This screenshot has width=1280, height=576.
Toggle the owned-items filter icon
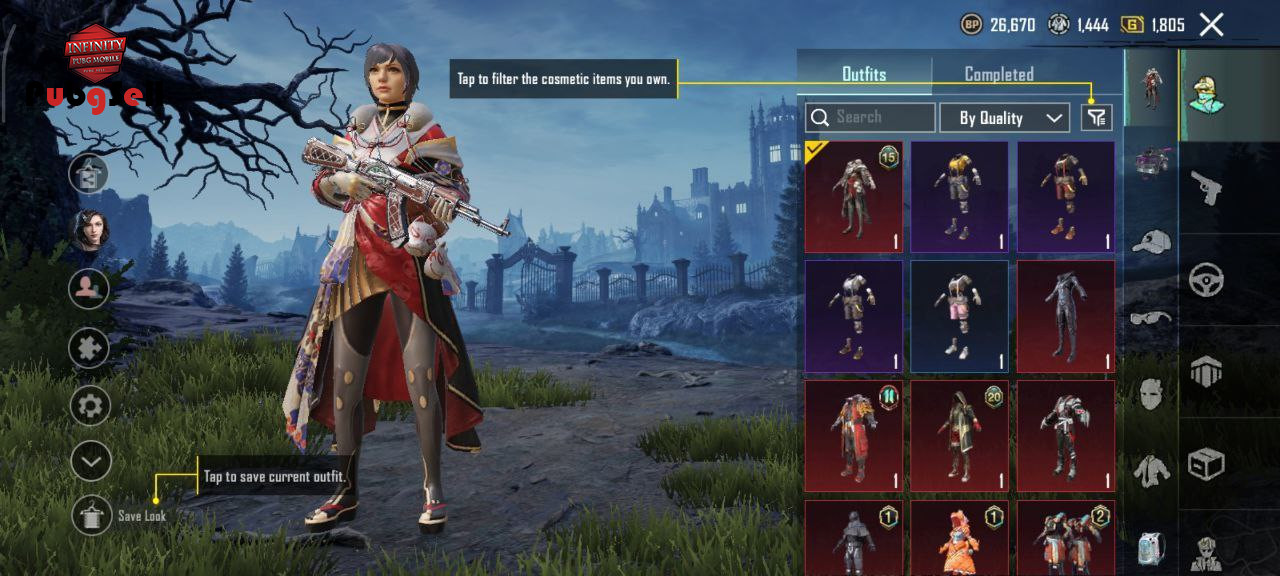tap(1097, 118)
